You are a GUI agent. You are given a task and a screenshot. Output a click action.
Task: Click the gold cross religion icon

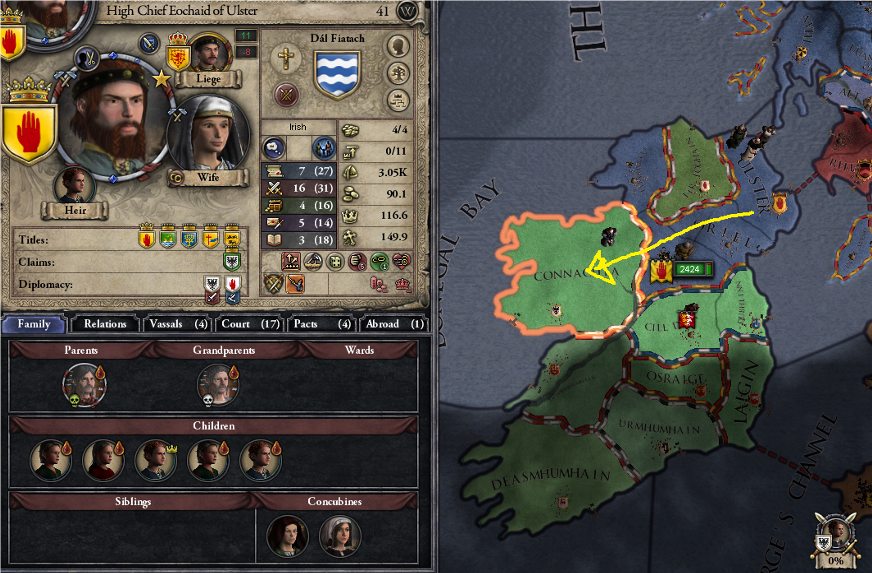pos(287,57)
